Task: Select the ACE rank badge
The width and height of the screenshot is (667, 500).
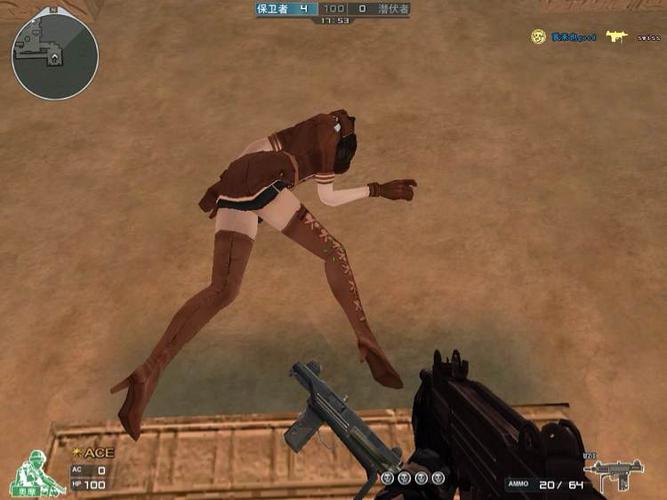Action: [94, 452]
